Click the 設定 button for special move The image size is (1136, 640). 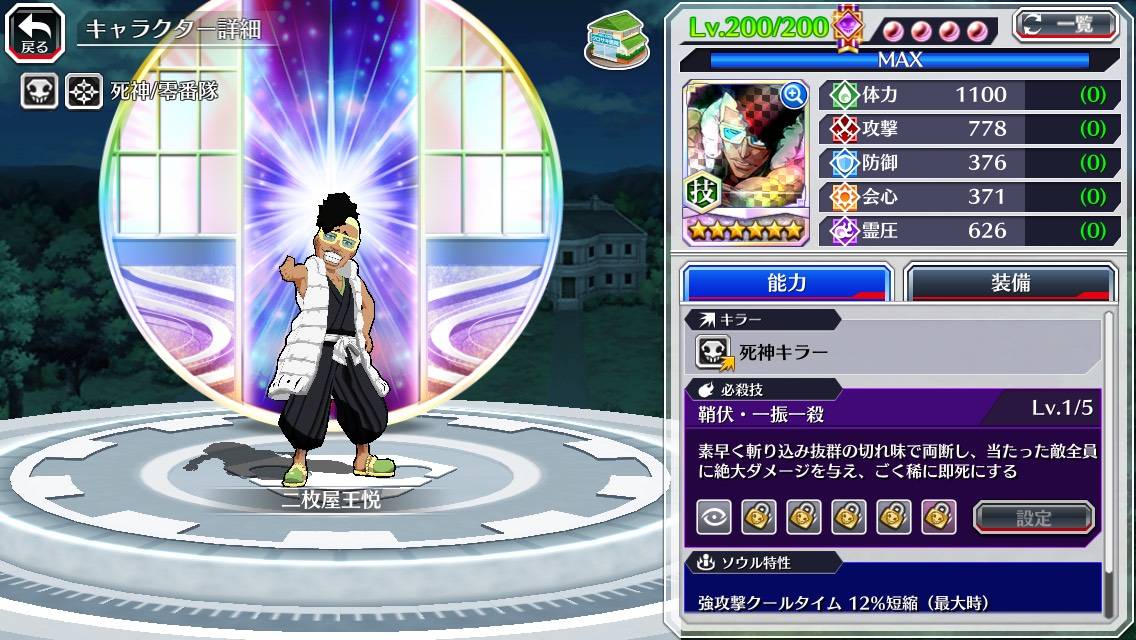tap(1034, 517)
